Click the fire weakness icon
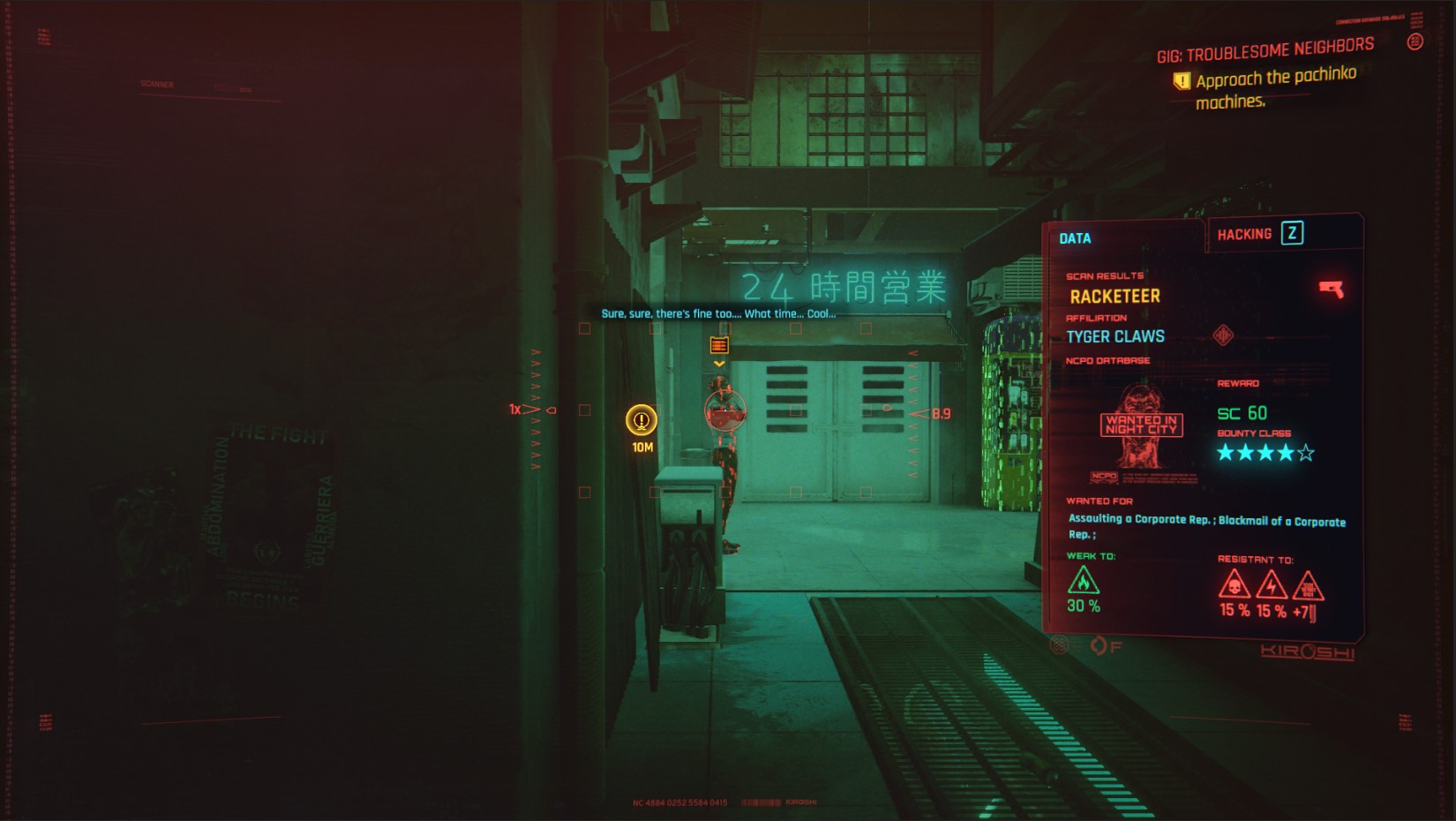Viewport: 1456px width, 821px height. (1083, 581)
